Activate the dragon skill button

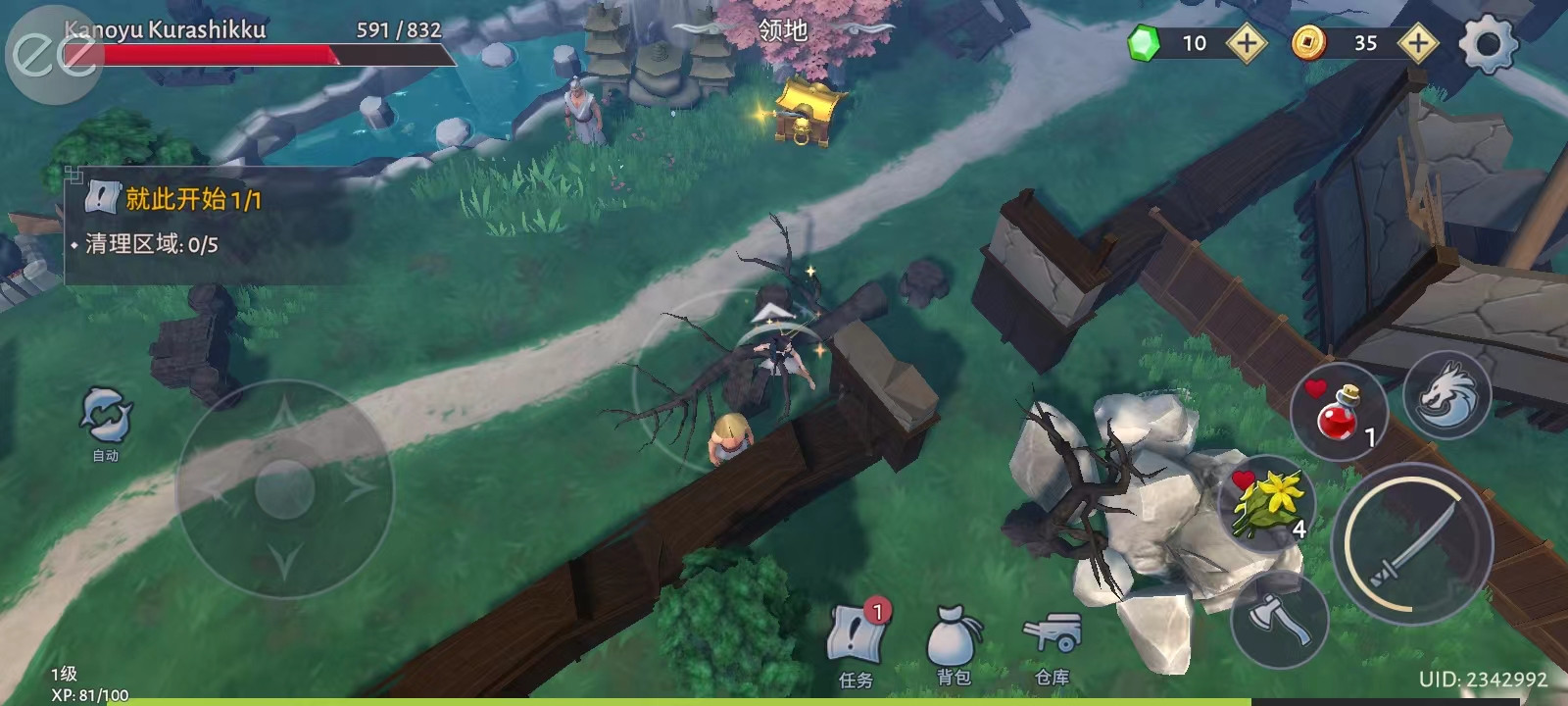pos(1446,396)
